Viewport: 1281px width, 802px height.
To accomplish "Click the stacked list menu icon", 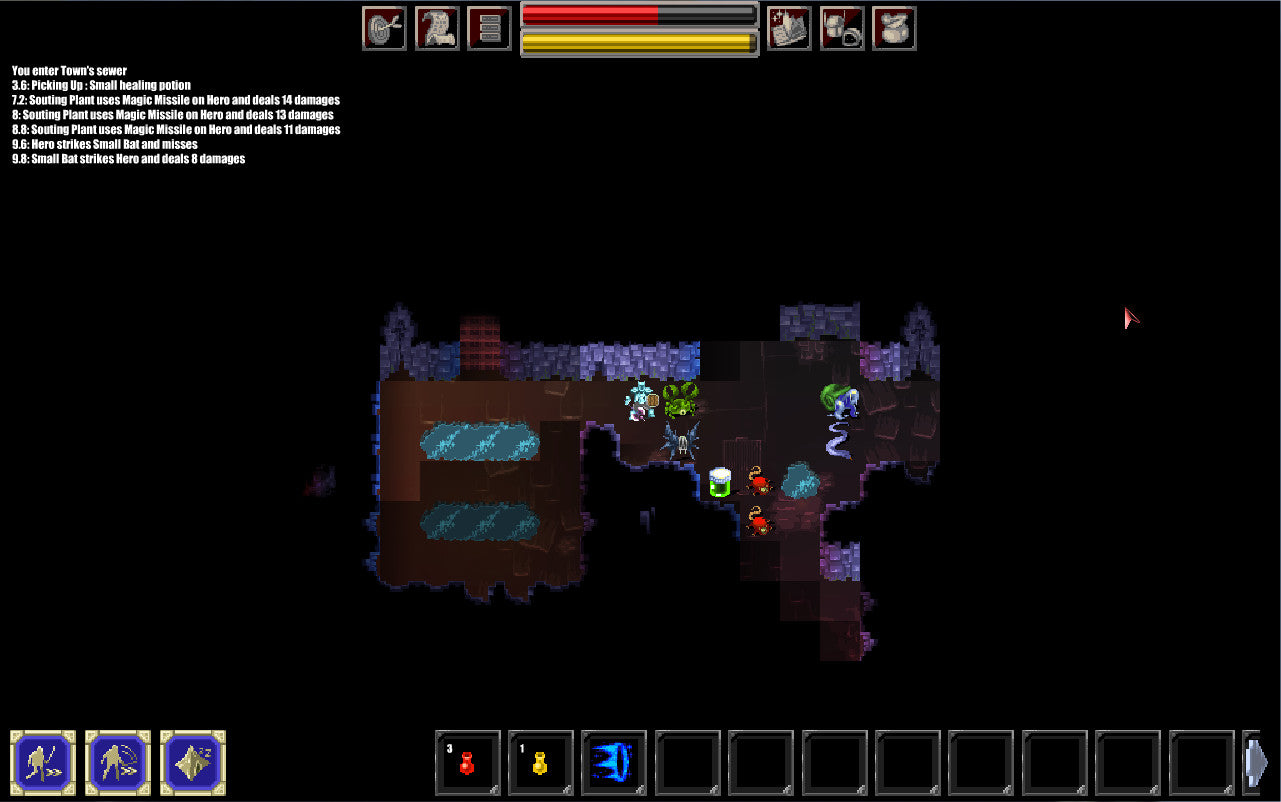I will click(x=489, y=28).
